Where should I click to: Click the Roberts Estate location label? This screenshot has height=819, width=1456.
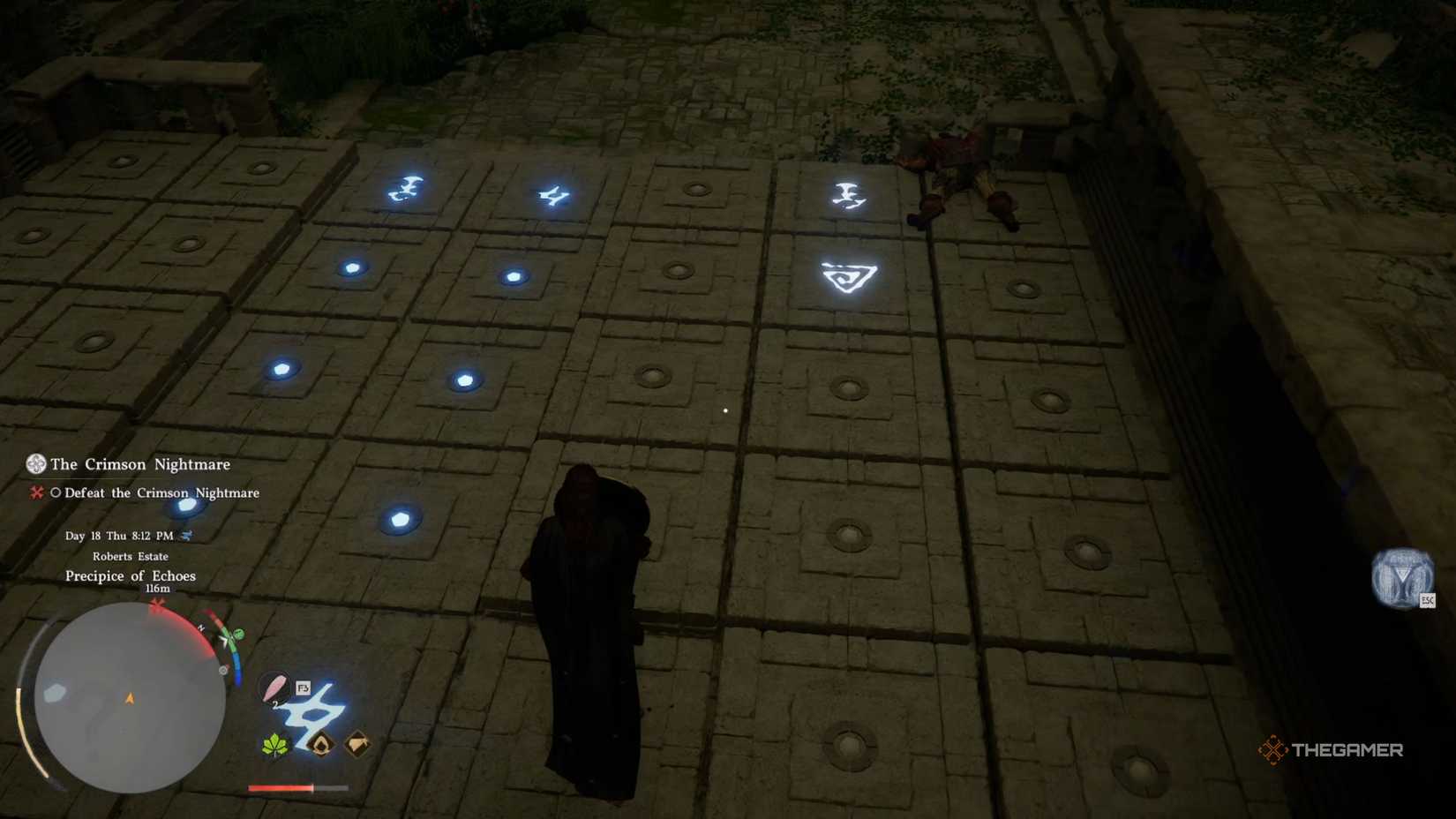130,556
